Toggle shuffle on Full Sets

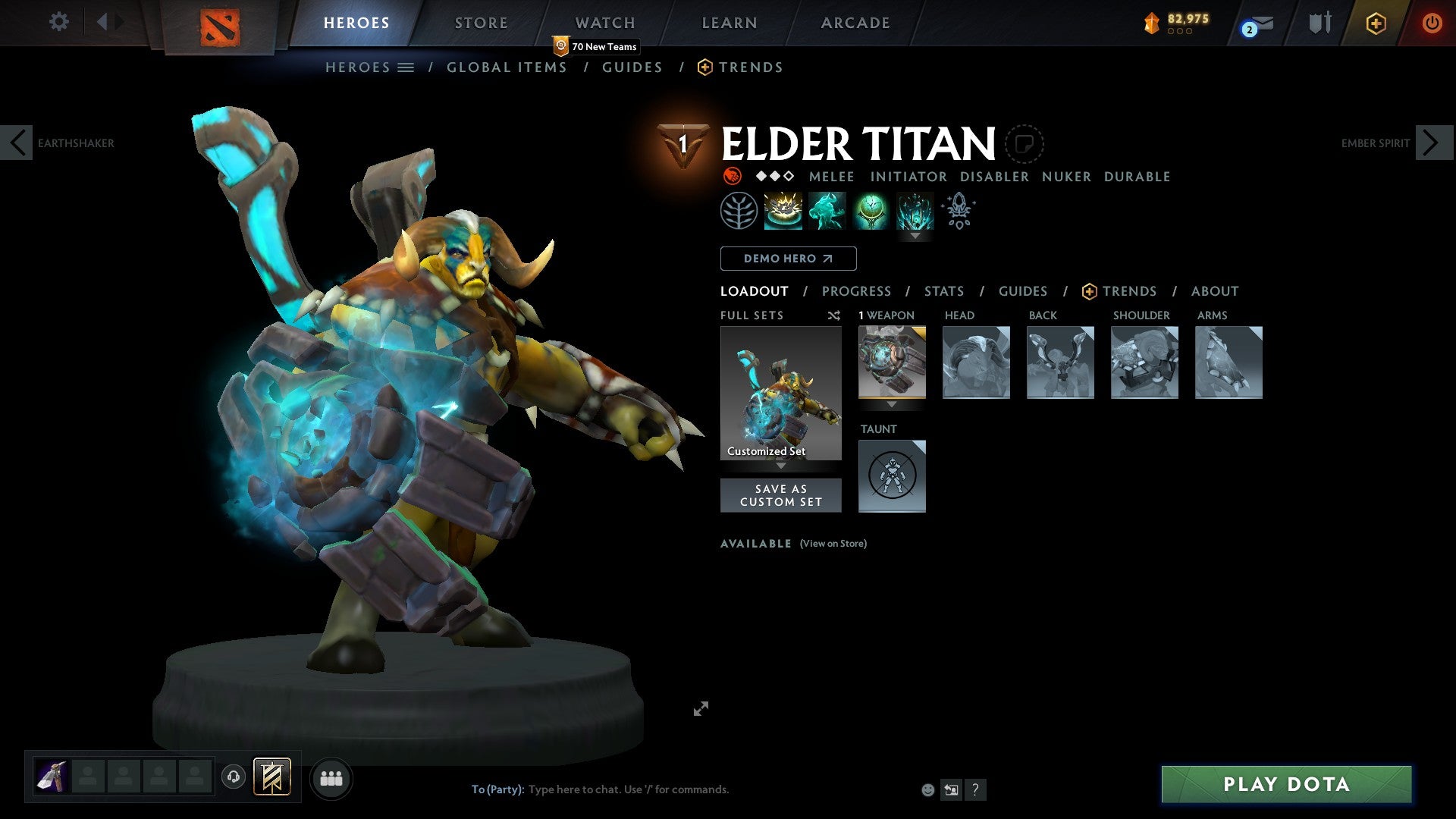[x=833, y=315]
